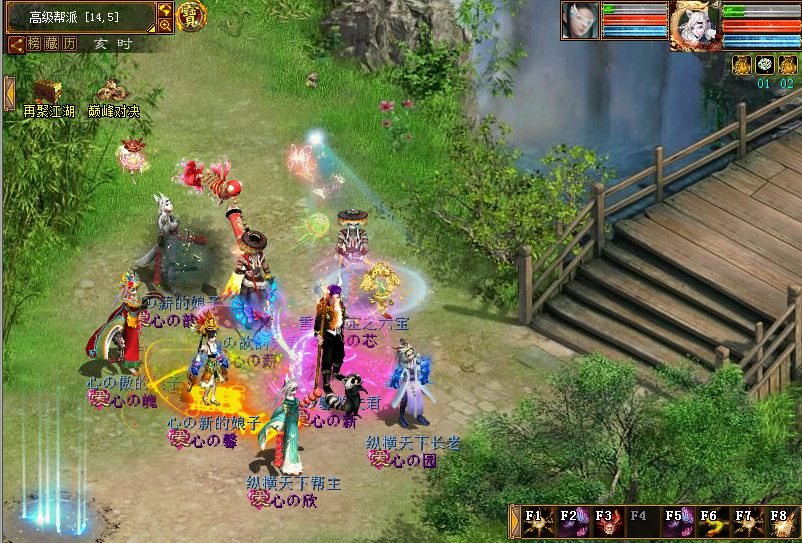Open the 再聚江湖 event chest icon
The height and width of the screenshot is (543, 802).
pos(48,93)
